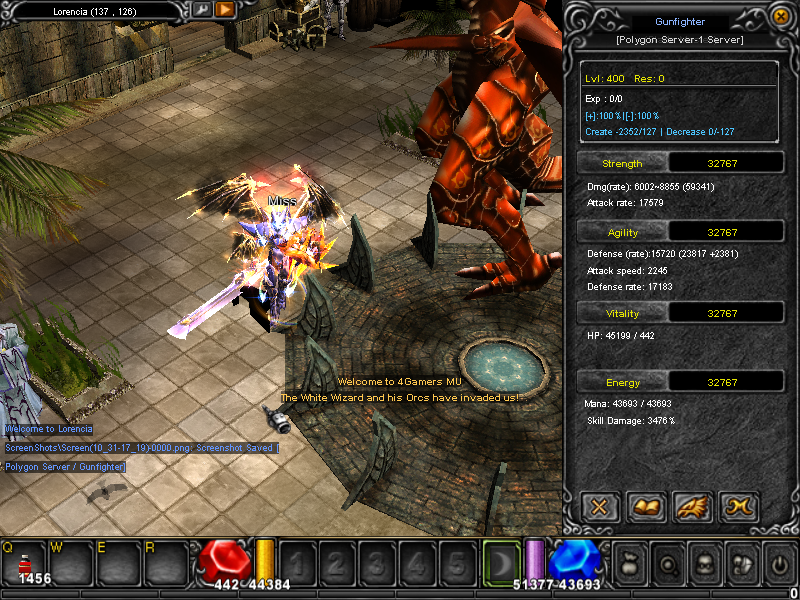Toggle the orange arrow button by map name
This screenshot has height=600, width=800.
coord(225,10)
